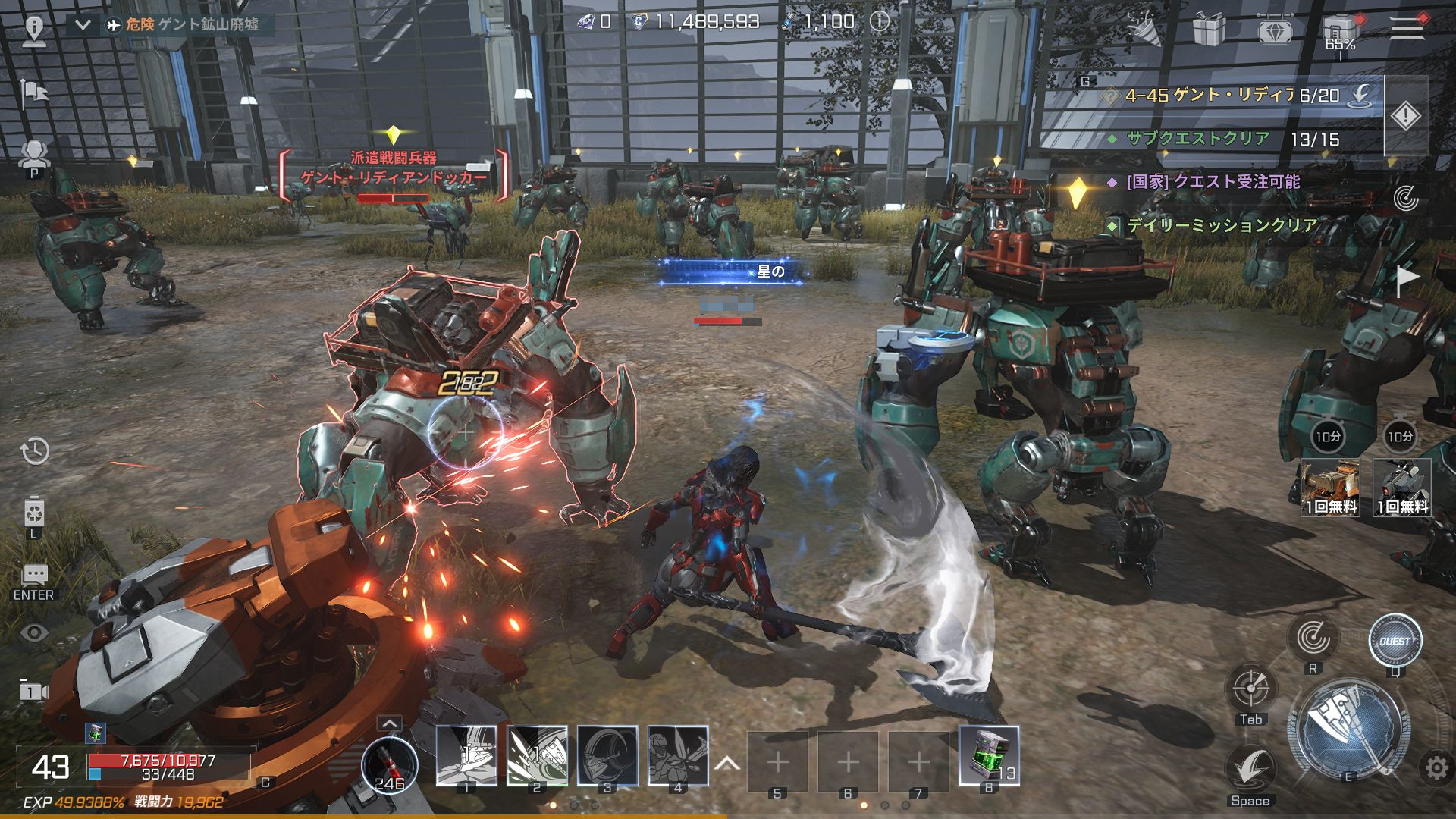Screen dimensions: 1456x819
Task: Toggle target lock labeled Tab
Action: 1250,689
